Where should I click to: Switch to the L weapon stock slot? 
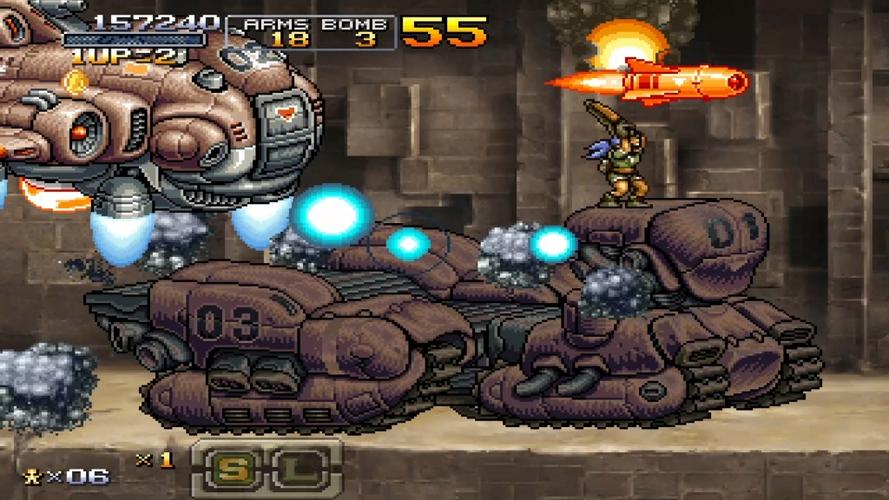tap(290, 466)
